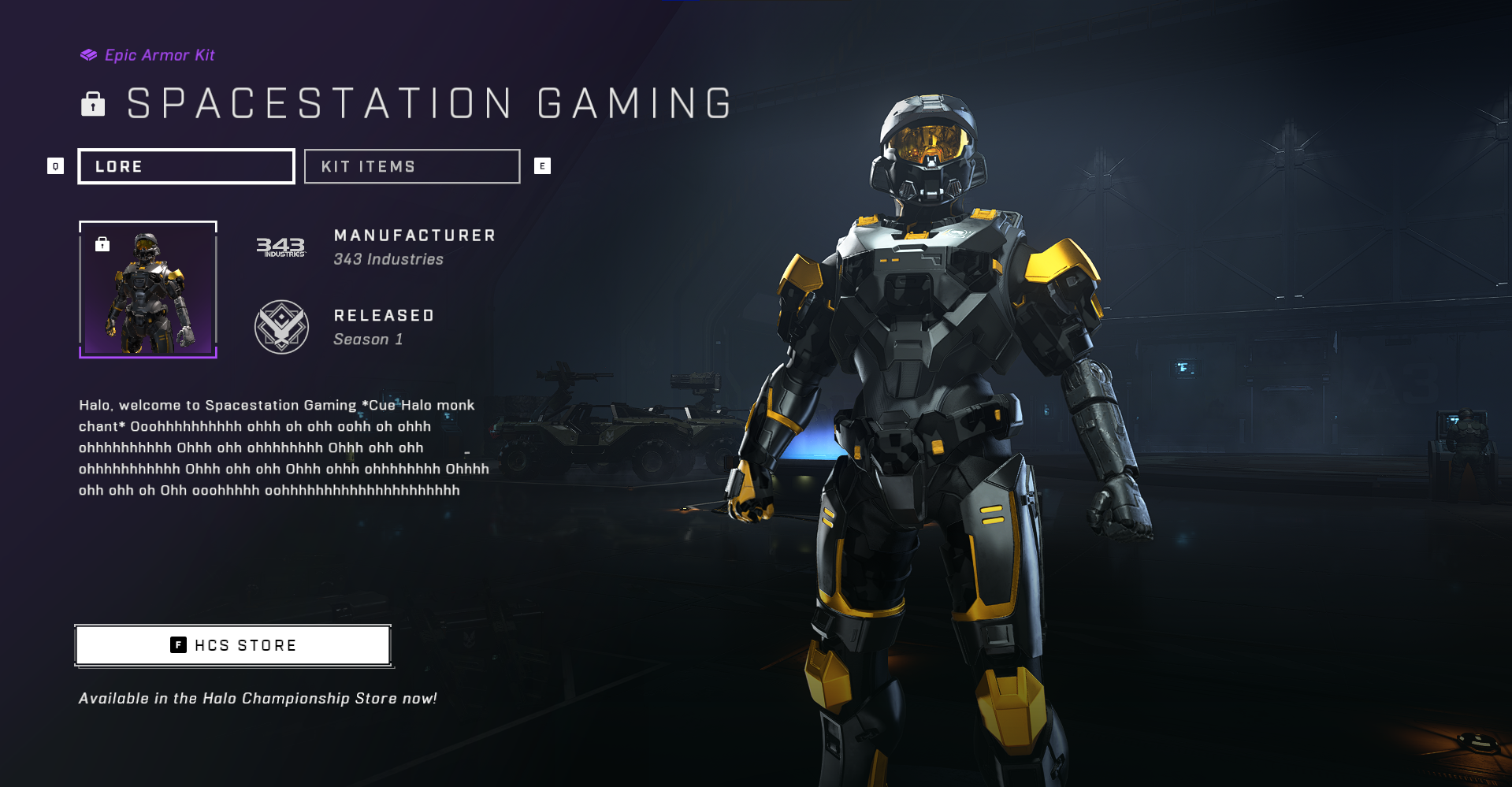Click the Season 1 released emblem icon
Screen dimensions: 1512x787
(x=281, y=328)
